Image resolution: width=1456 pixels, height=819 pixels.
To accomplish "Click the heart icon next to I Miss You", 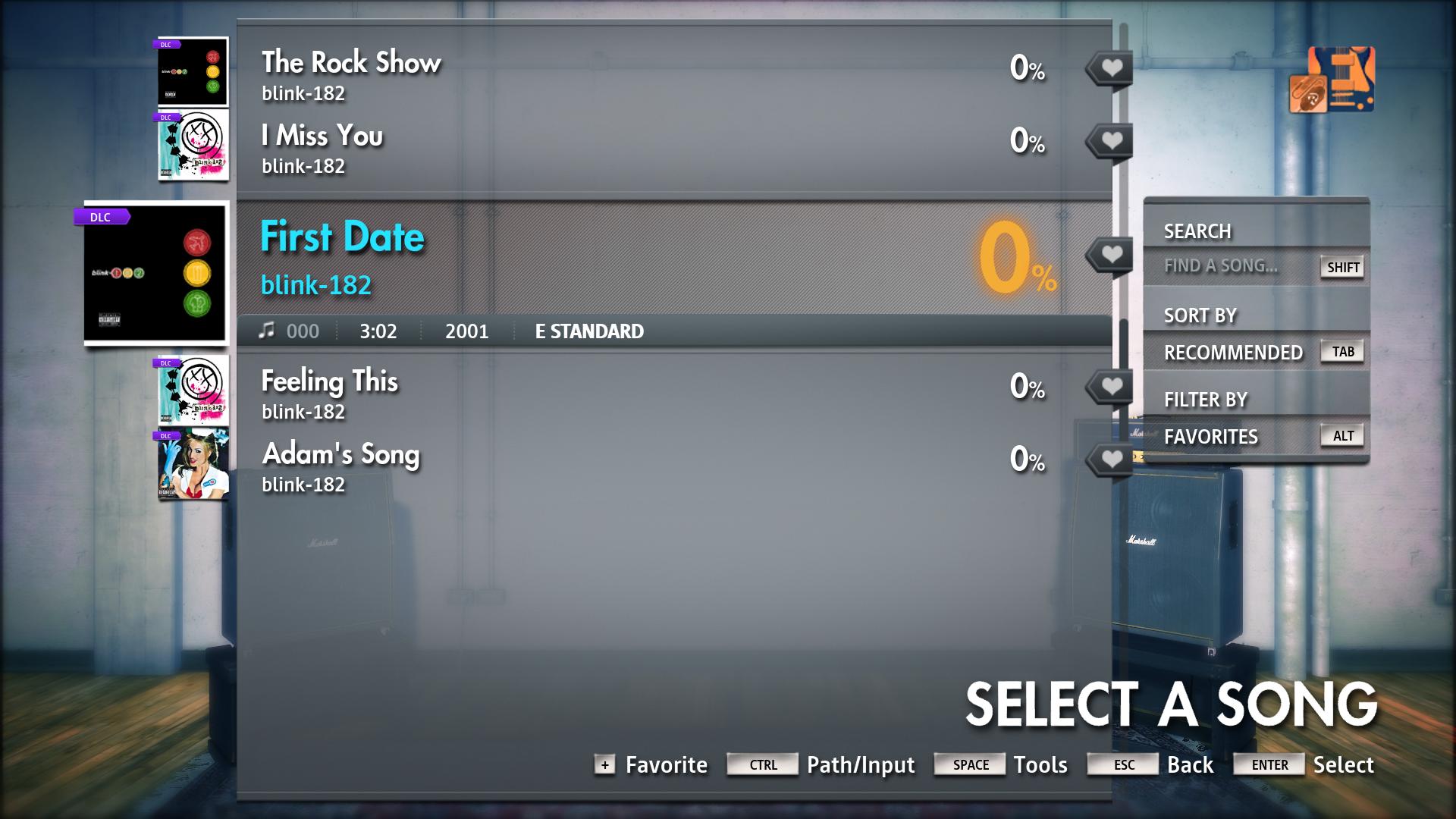I will pyautogui.click(x=1110, y=140).
